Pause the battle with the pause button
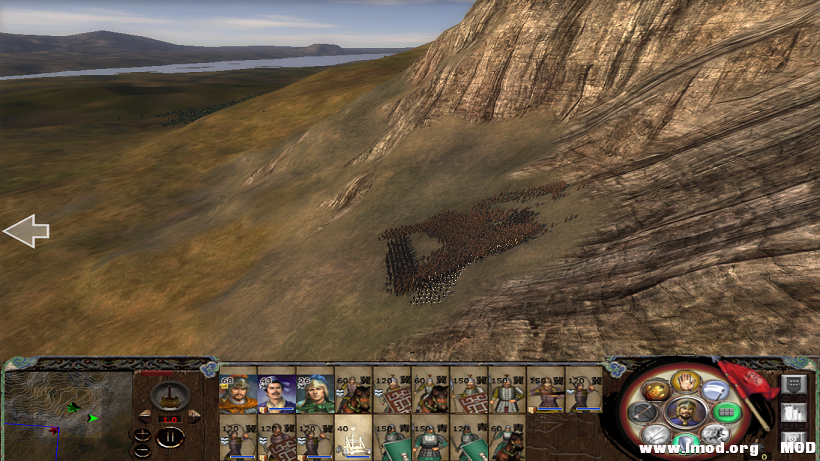 click(170, 437)
